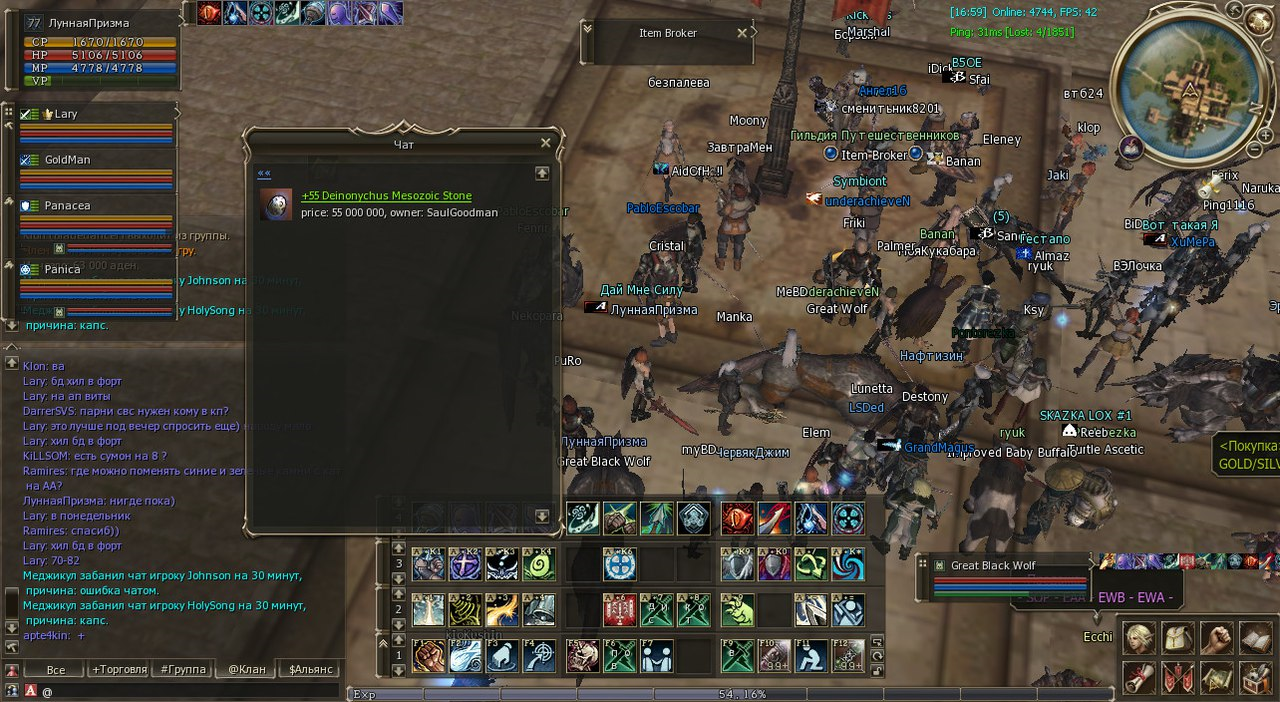Use the F1 fist skill on hotbar
Screen dimensions: 1280x702
coord(429,656)
